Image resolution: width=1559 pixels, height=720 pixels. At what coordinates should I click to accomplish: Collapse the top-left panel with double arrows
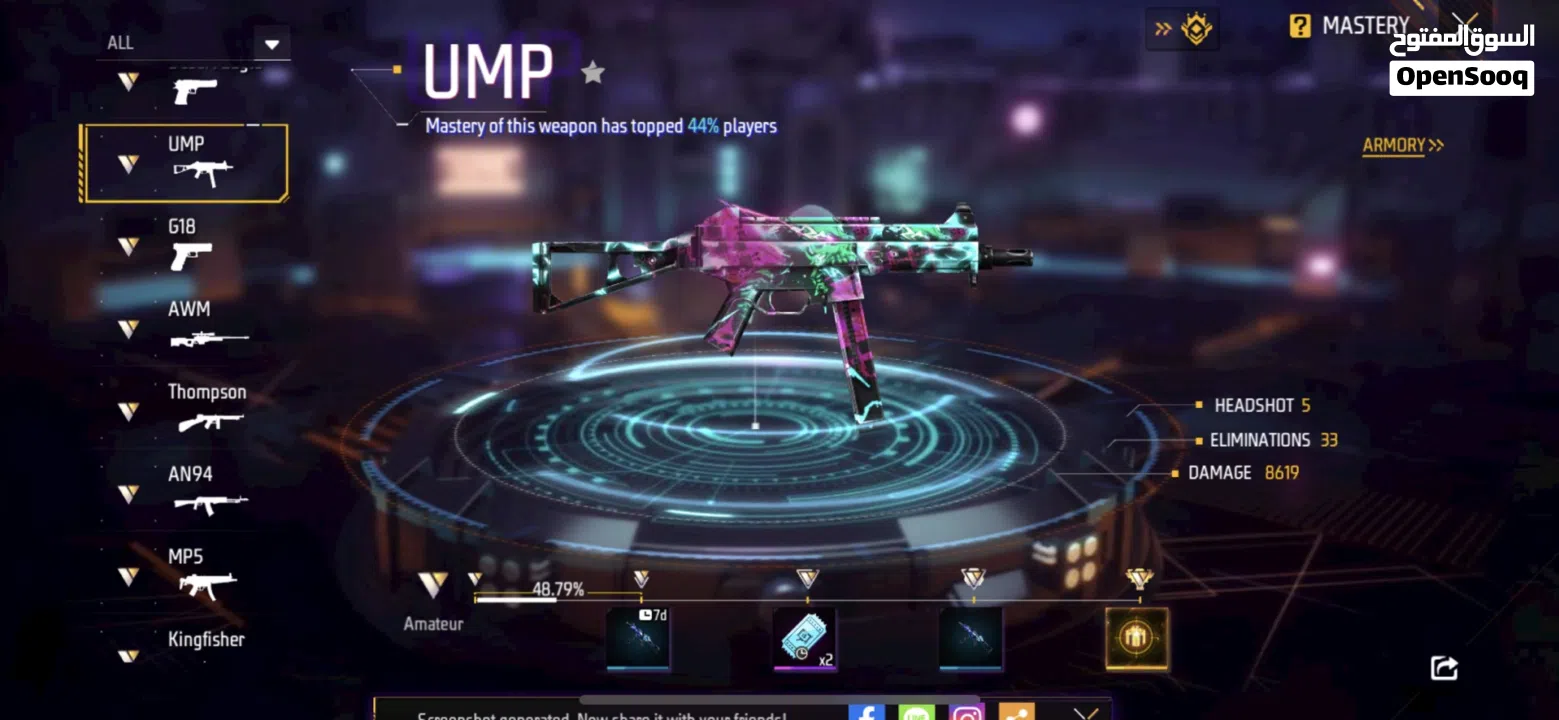click(1162, 29)
